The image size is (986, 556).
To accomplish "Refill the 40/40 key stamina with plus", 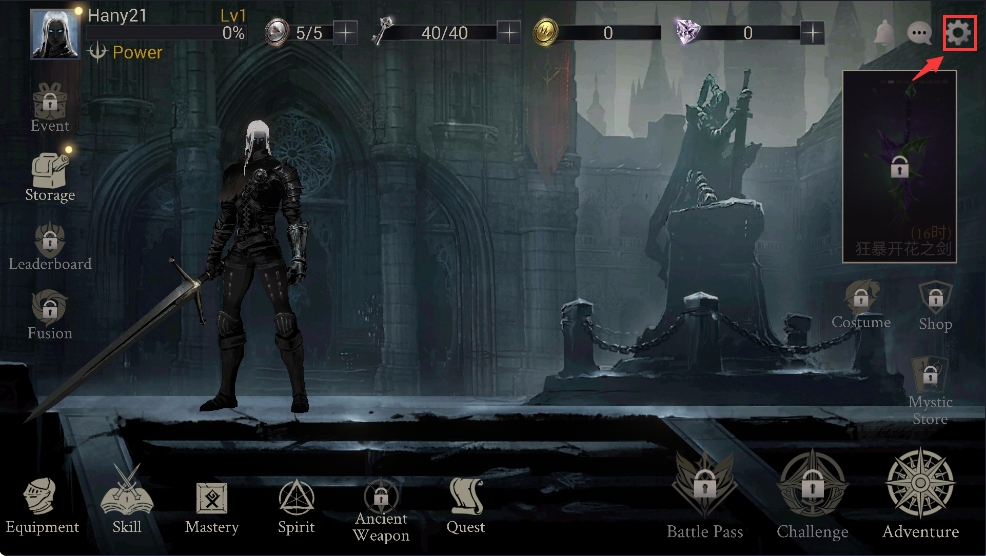I will pos(509,33).
